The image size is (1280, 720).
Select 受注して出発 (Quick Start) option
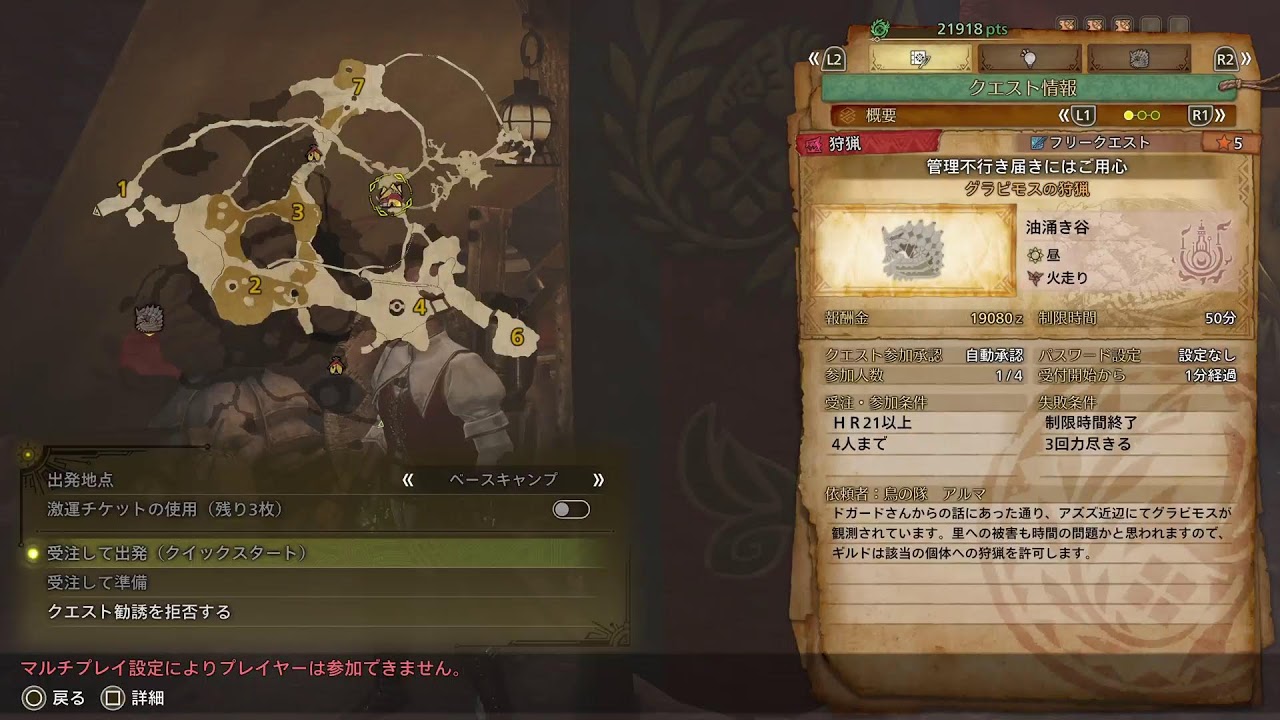pos(178,553)
